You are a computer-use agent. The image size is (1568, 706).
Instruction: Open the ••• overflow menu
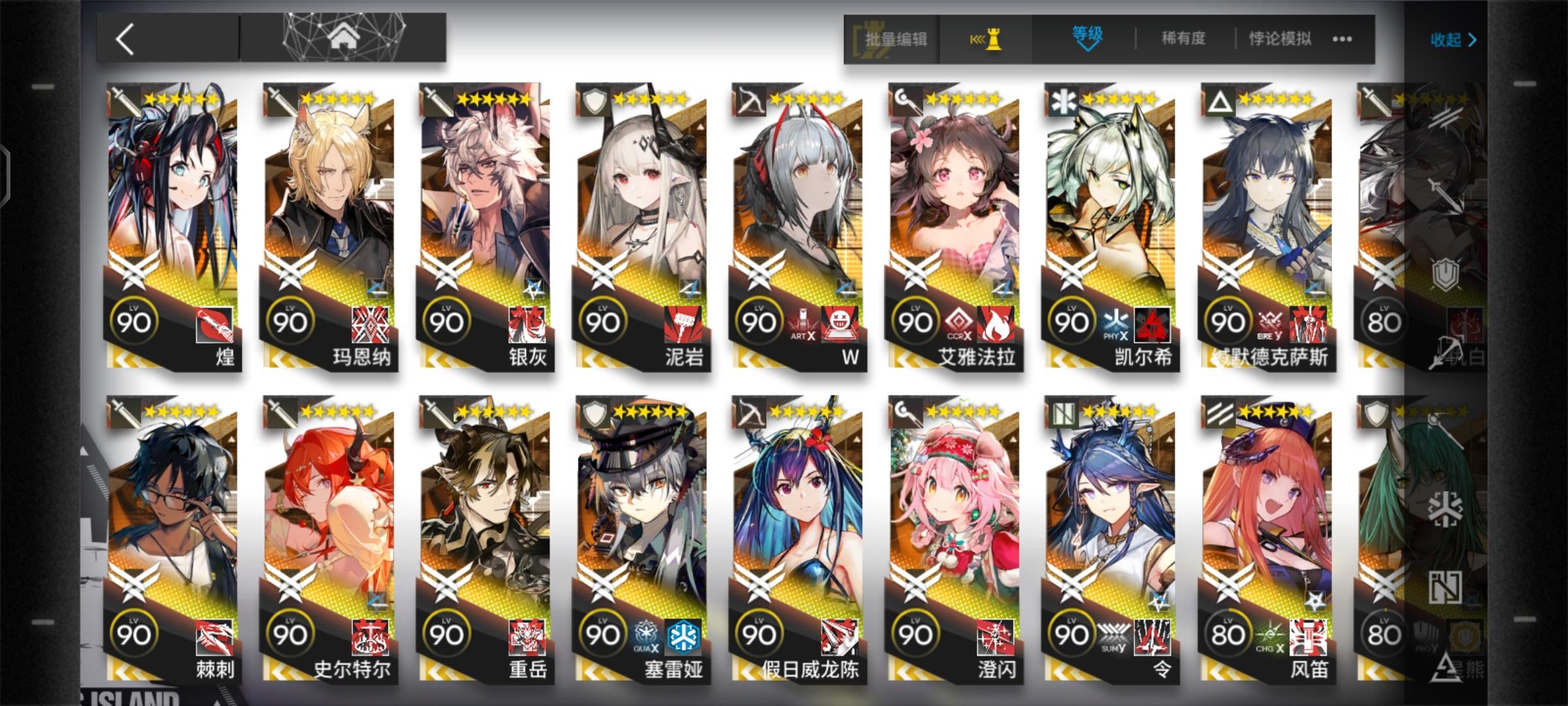point(1341,39)
